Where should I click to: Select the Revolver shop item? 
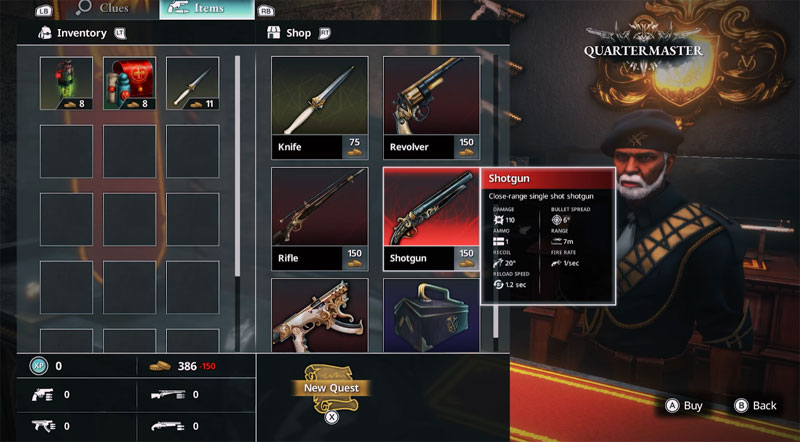point(431,108)
